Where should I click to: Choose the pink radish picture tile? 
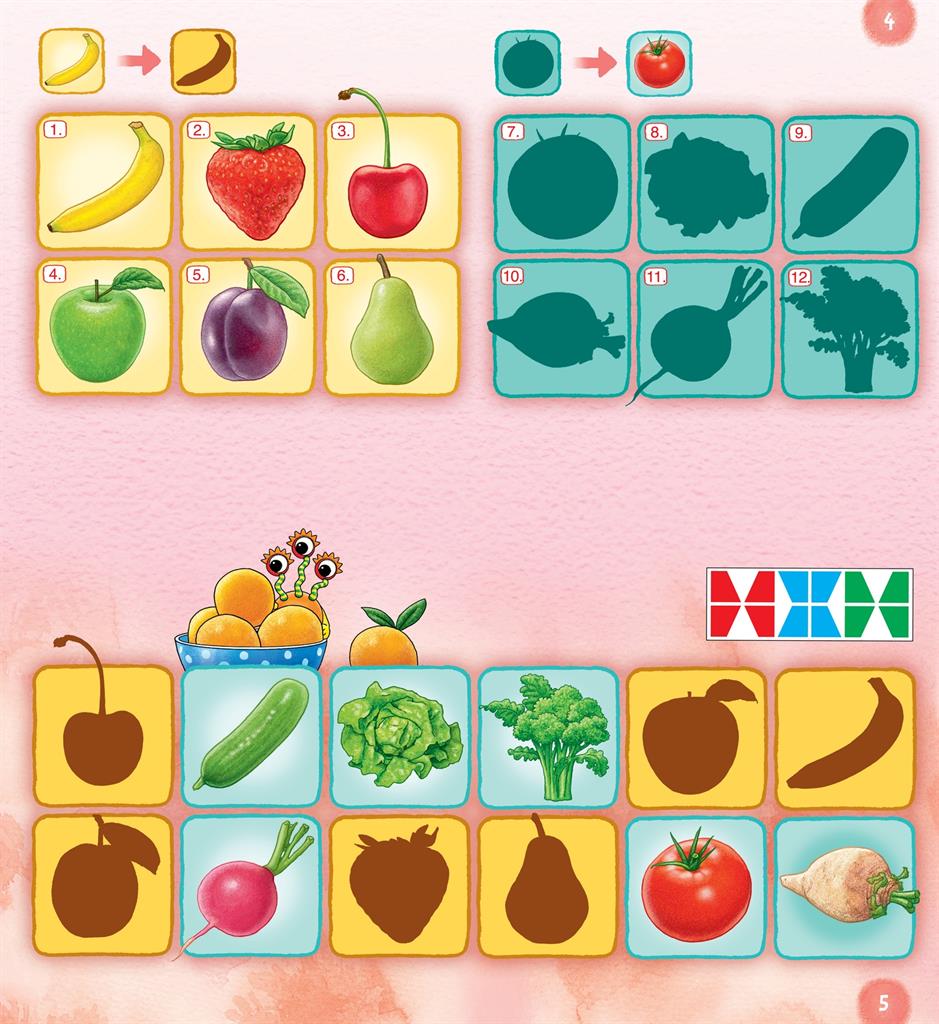(x=251, y=885)
